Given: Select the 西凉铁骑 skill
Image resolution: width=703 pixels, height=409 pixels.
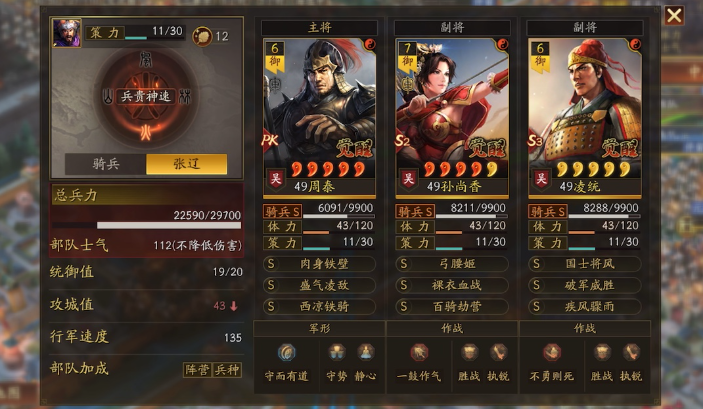Looking at the screenshot, I should point(319,306).
